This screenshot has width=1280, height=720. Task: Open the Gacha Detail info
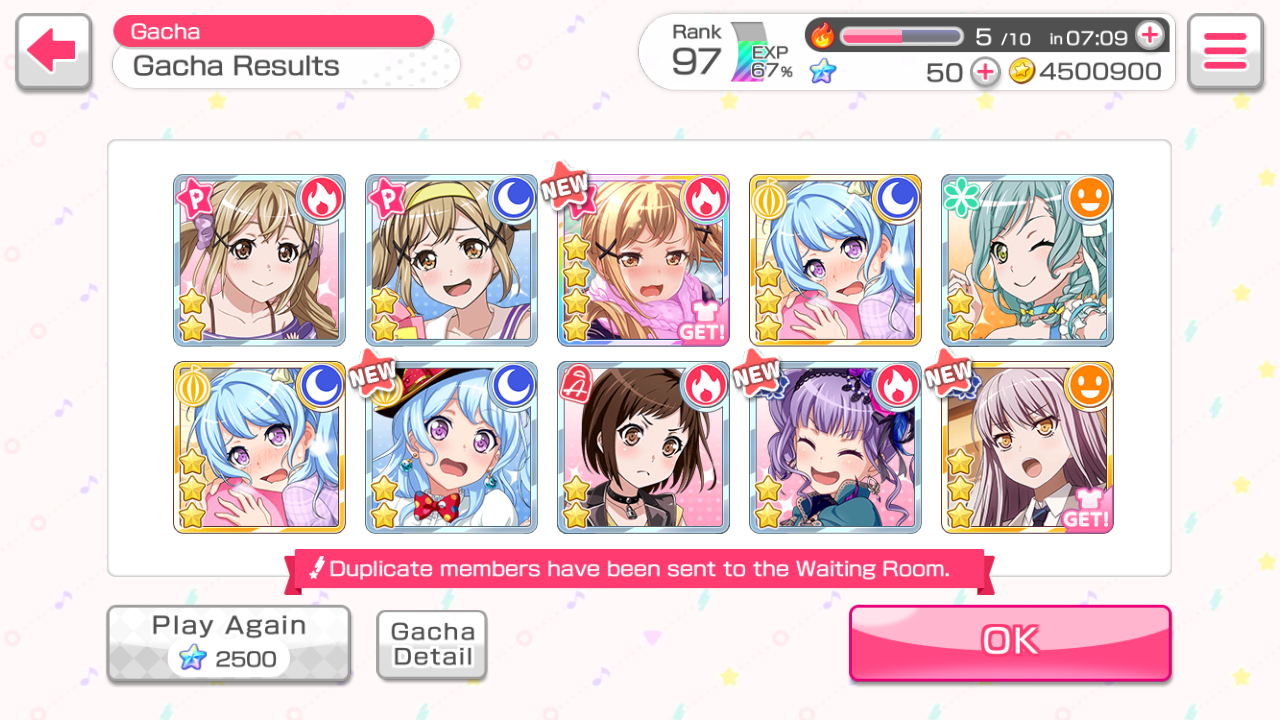click(432, 645)
